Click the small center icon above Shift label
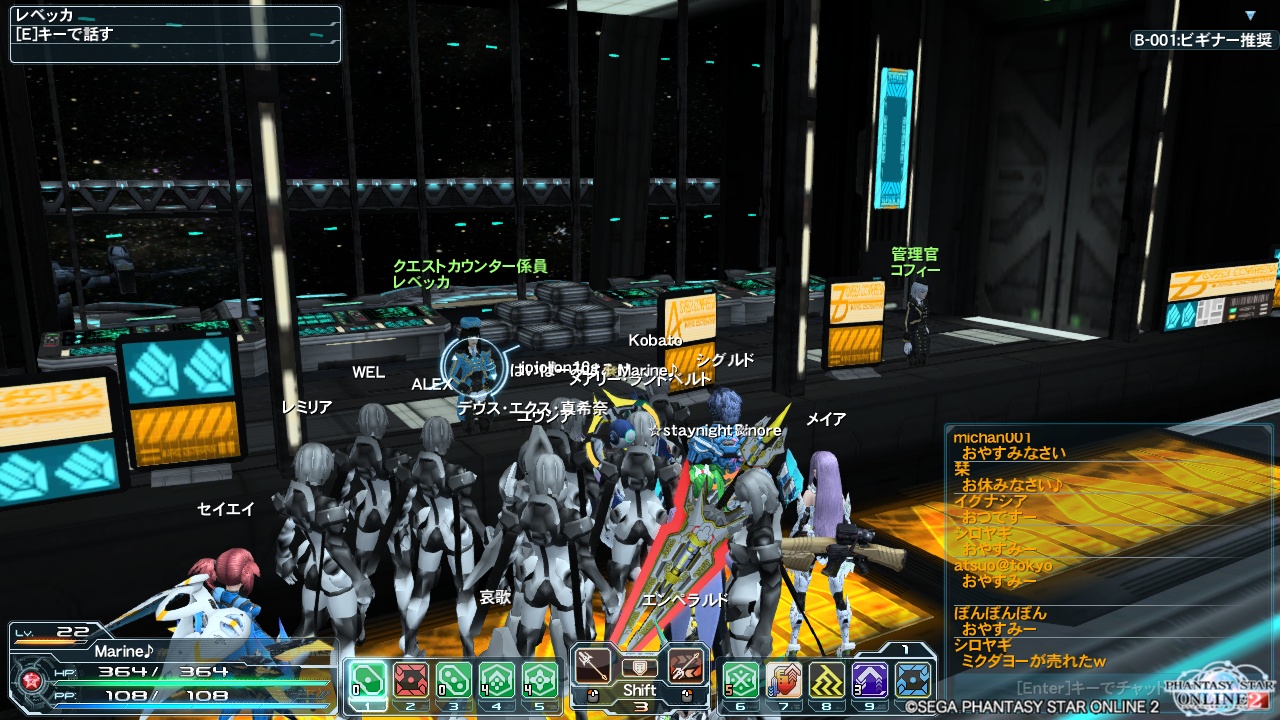Image resolution: width=1280 pixels, height=720 pixels. click(x=639, y=667)
